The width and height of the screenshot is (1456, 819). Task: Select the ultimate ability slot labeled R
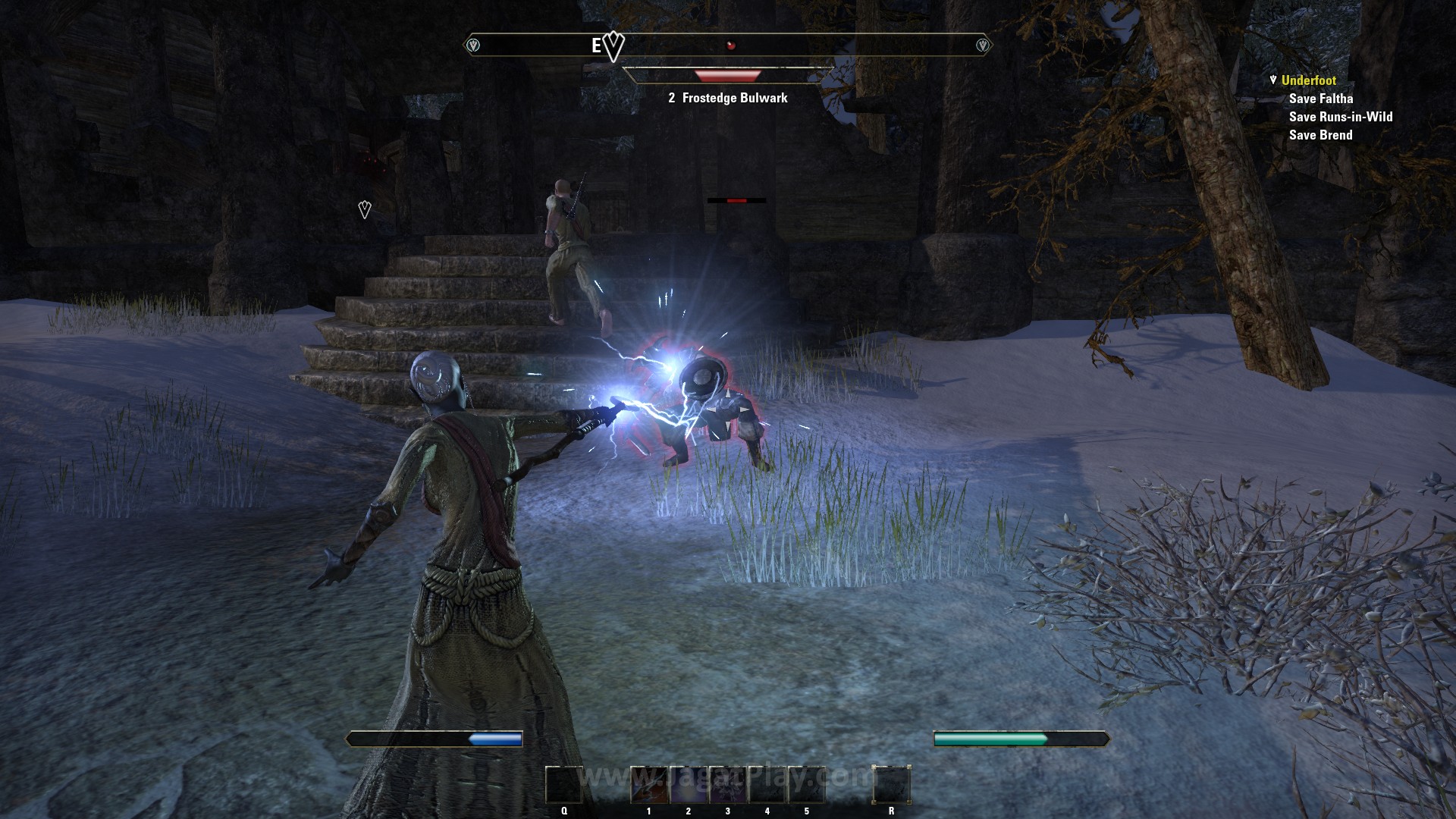coord(891,785)
